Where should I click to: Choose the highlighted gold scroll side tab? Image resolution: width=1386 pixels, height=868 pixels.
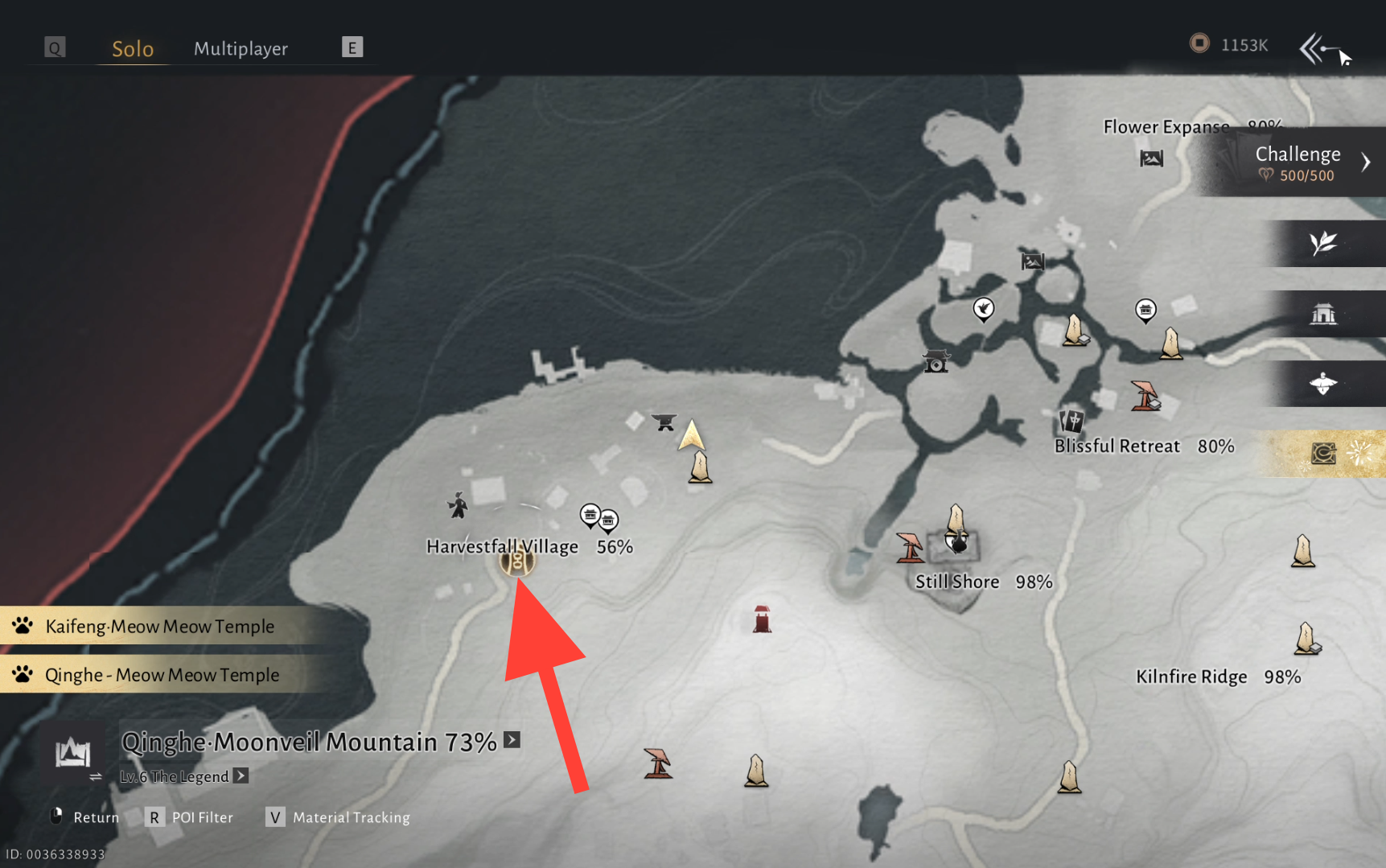click(1323, 454)
